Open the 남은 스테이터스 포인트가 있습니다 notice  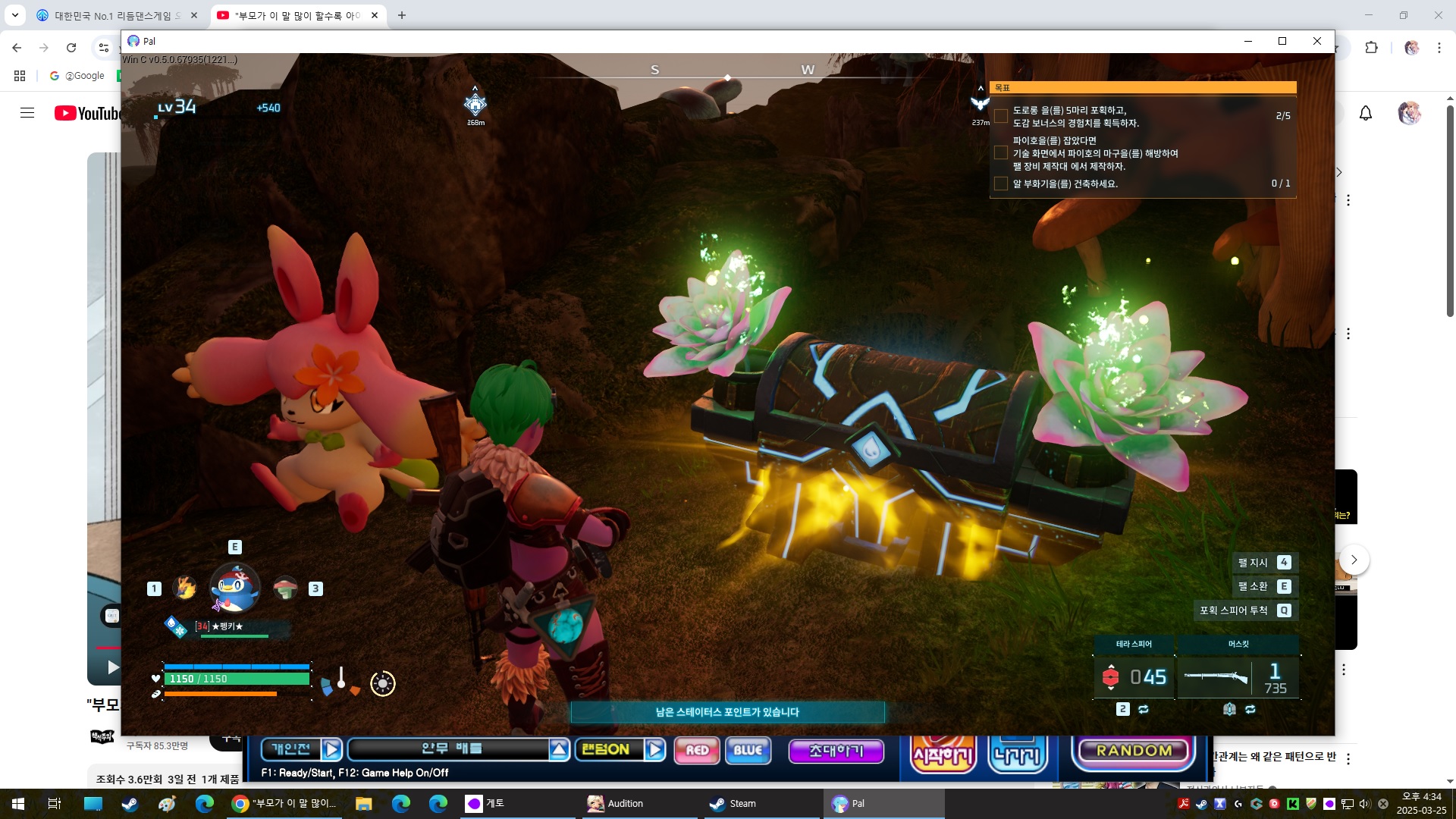(727, 712)
